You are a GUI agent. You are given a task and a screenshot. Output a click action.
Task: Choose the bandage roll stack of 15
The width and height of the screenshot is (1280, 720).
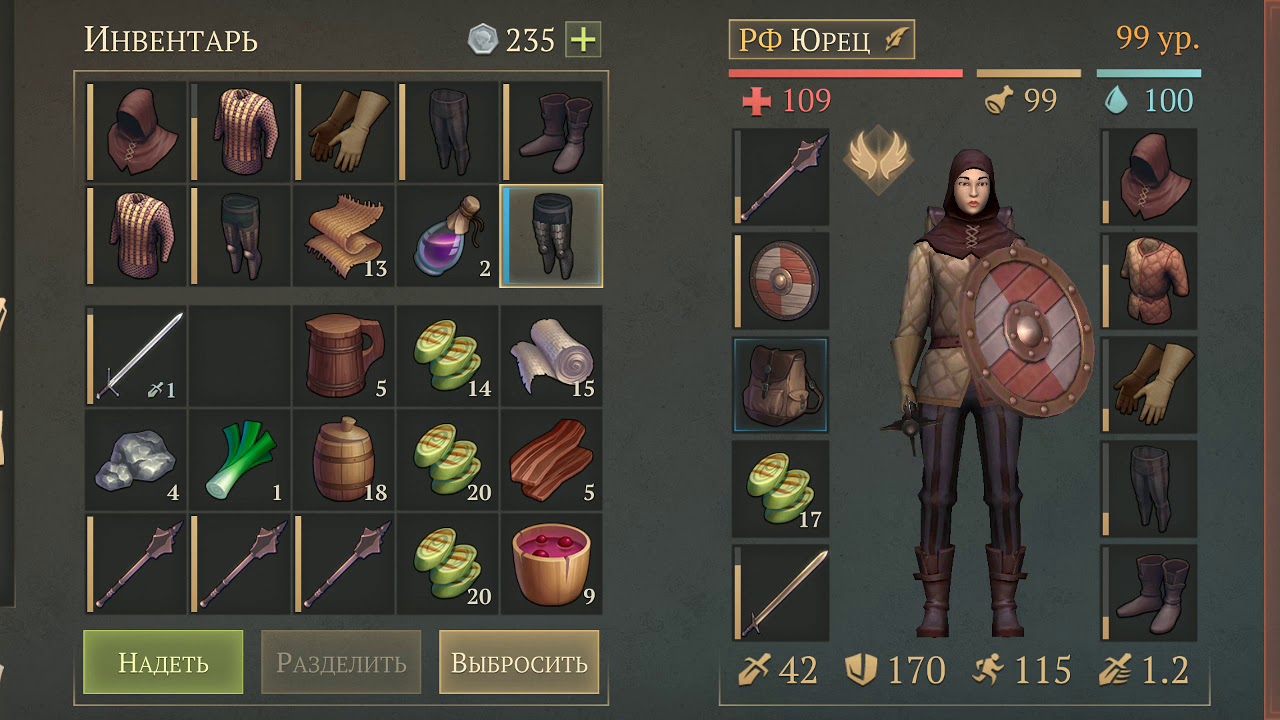(x=551, y=356)
